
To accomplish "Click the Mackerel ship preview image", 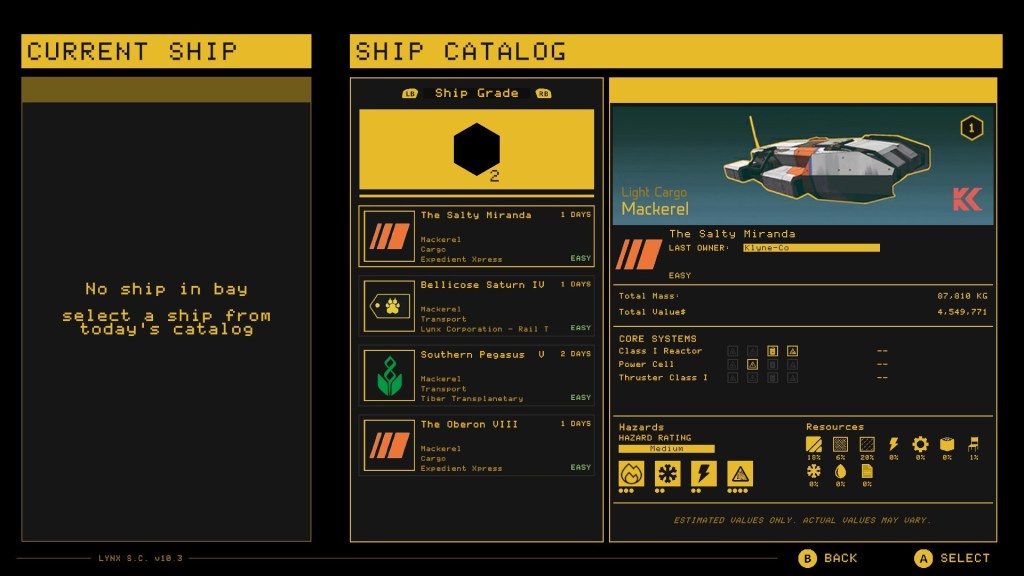I will click(802, 164).
